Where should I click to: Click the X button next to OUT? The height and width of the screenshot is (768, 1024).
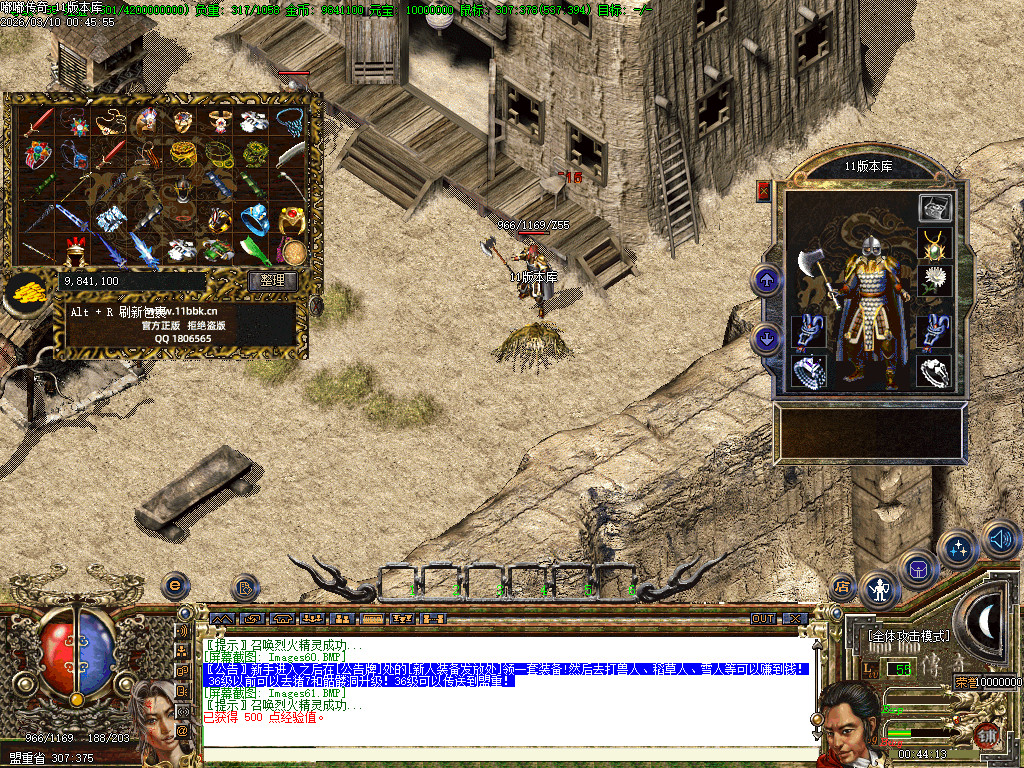[793, 619]
